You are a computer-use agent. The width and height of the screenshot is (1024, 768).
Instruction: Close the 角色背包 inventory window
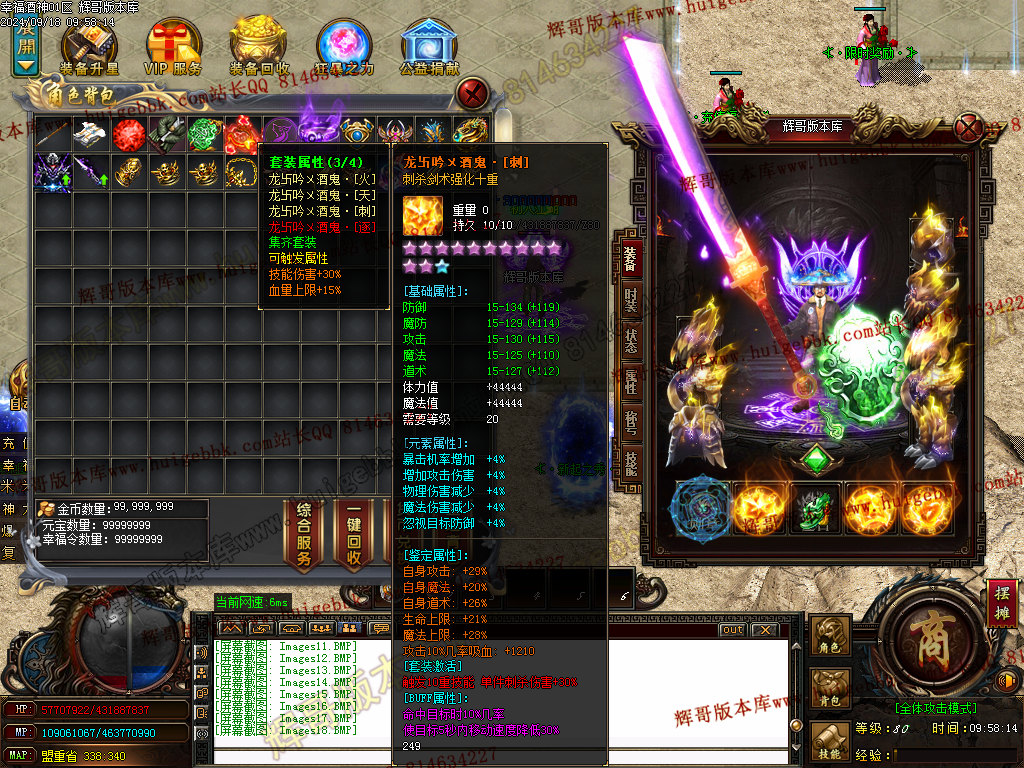point(472,94)
